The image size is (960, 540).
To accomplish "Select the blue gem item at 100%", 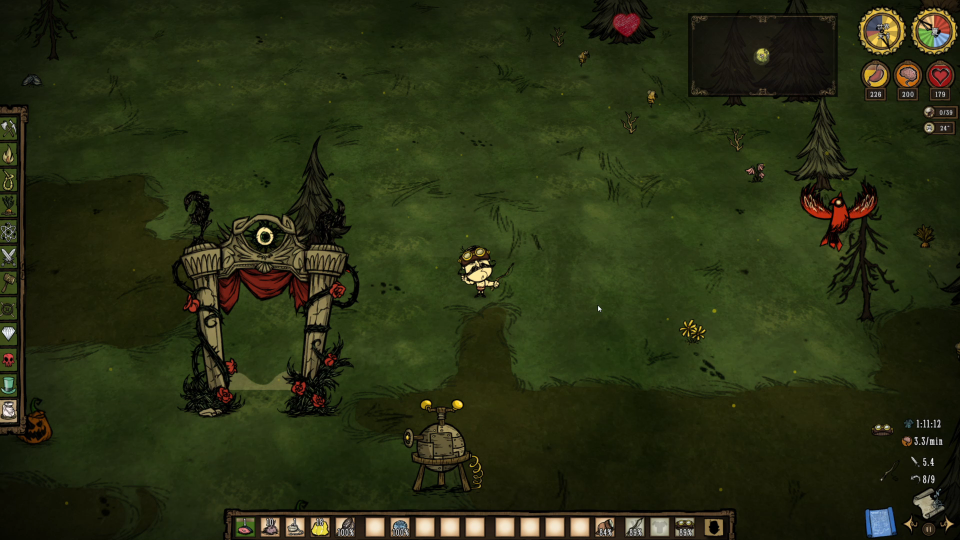I will click(x=400, y=526).
